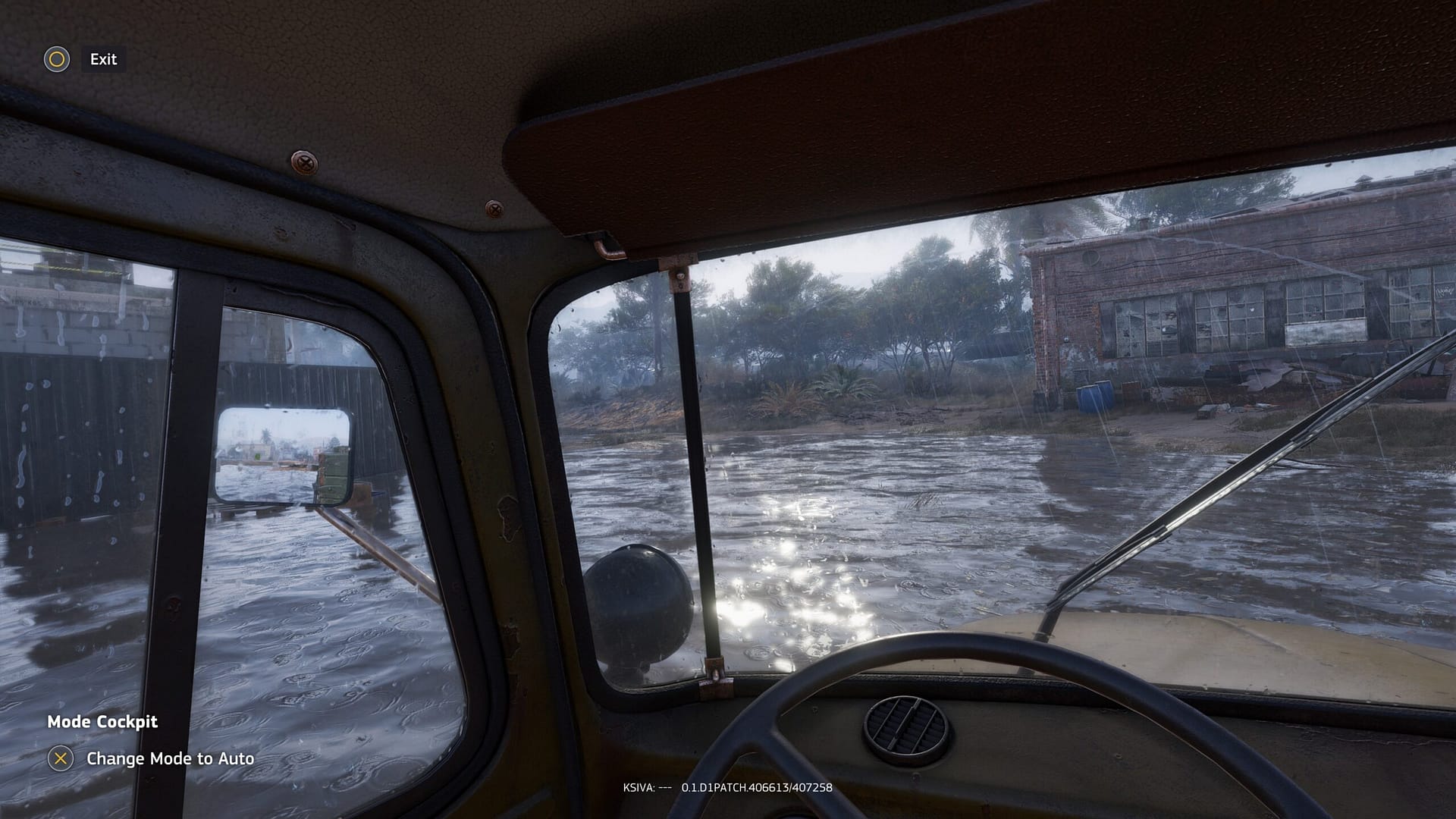Image resolution: width=1456 pixels, height=819 pixels.
Task: Click the screw on the cab roof panel
Action: tap(306, 161)
